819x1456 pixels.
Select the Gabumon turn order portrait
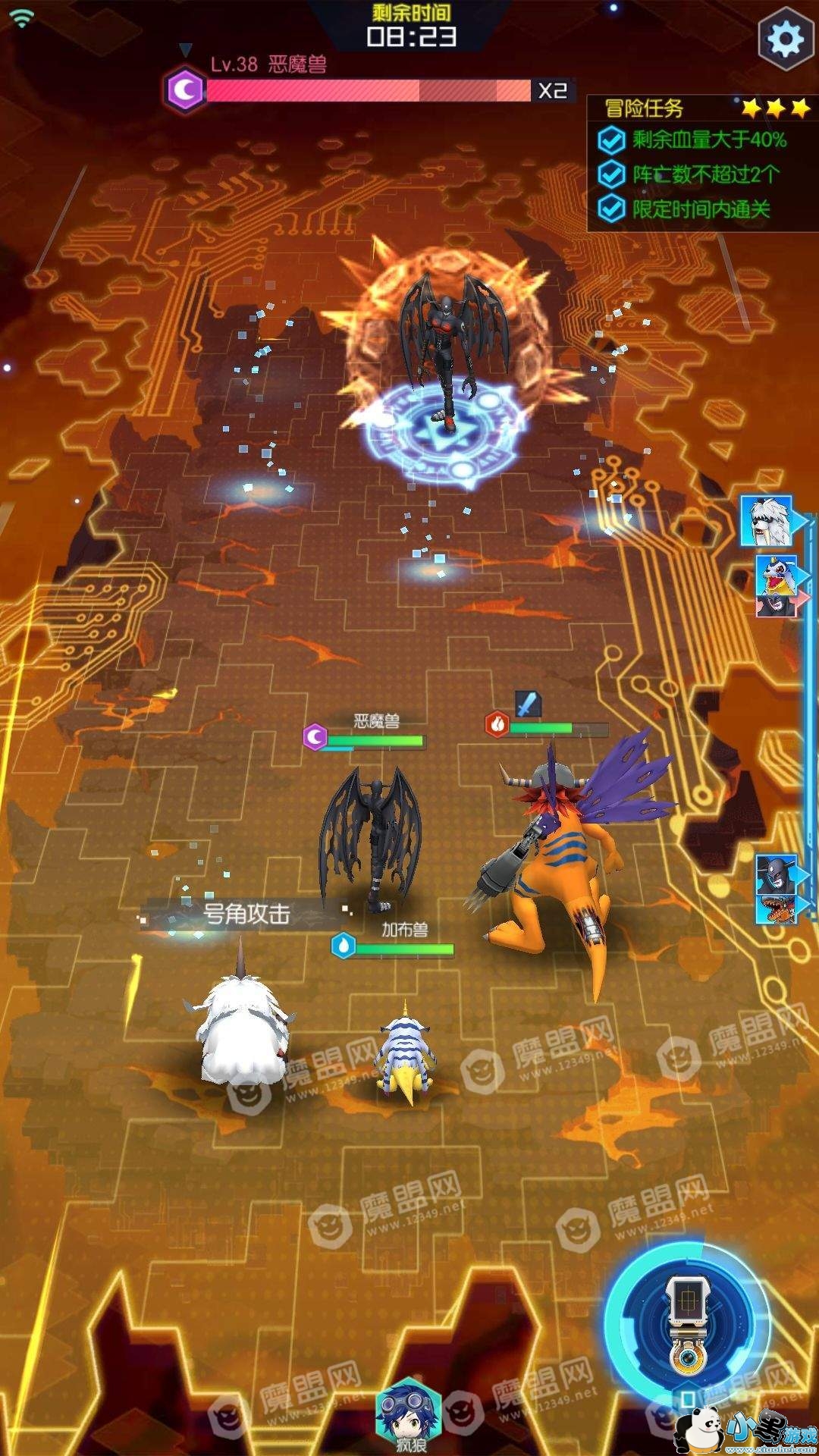point(775,574)
